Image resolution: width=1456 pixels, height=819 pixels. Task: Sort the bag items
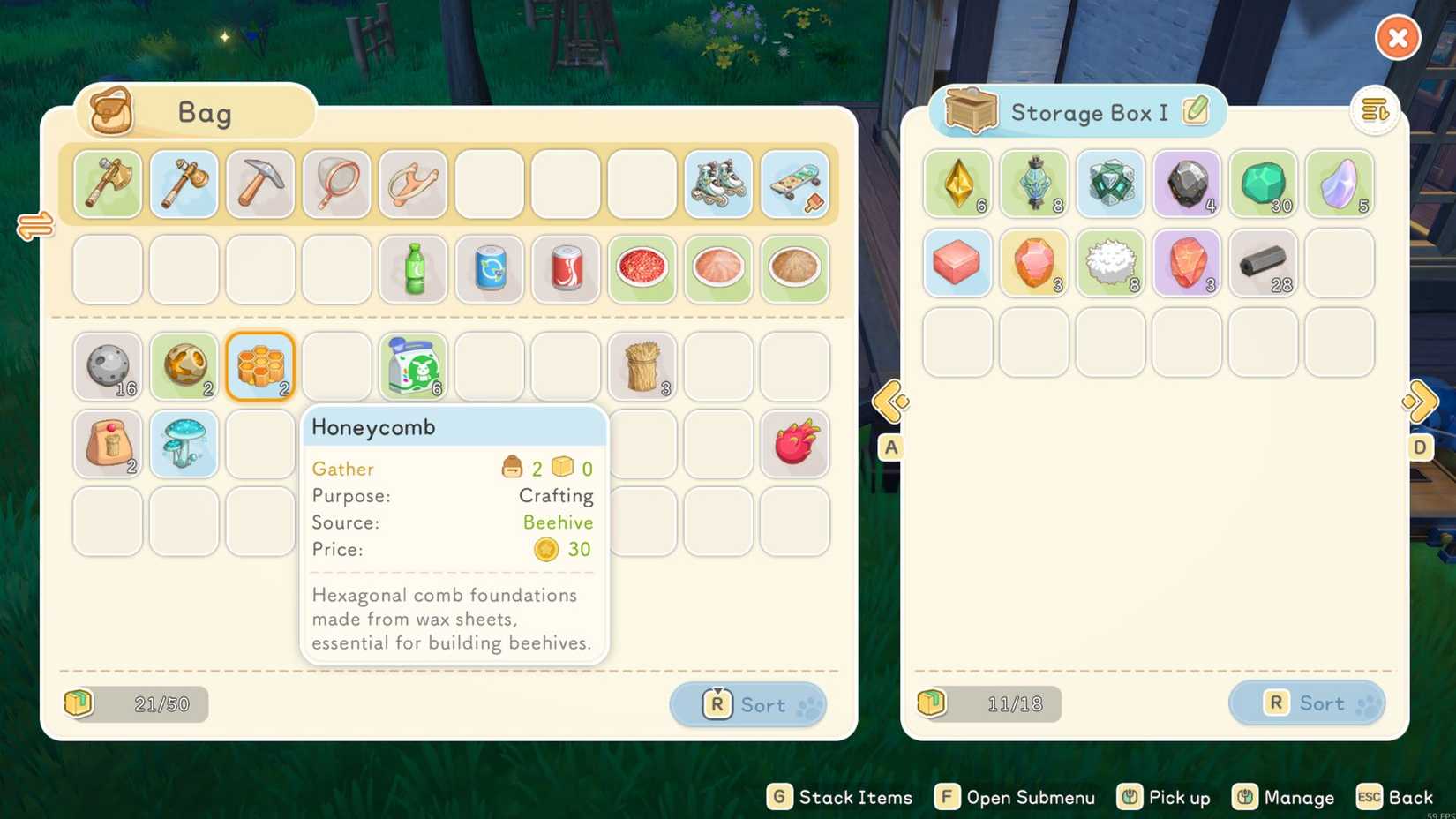[x=747, y=704]
